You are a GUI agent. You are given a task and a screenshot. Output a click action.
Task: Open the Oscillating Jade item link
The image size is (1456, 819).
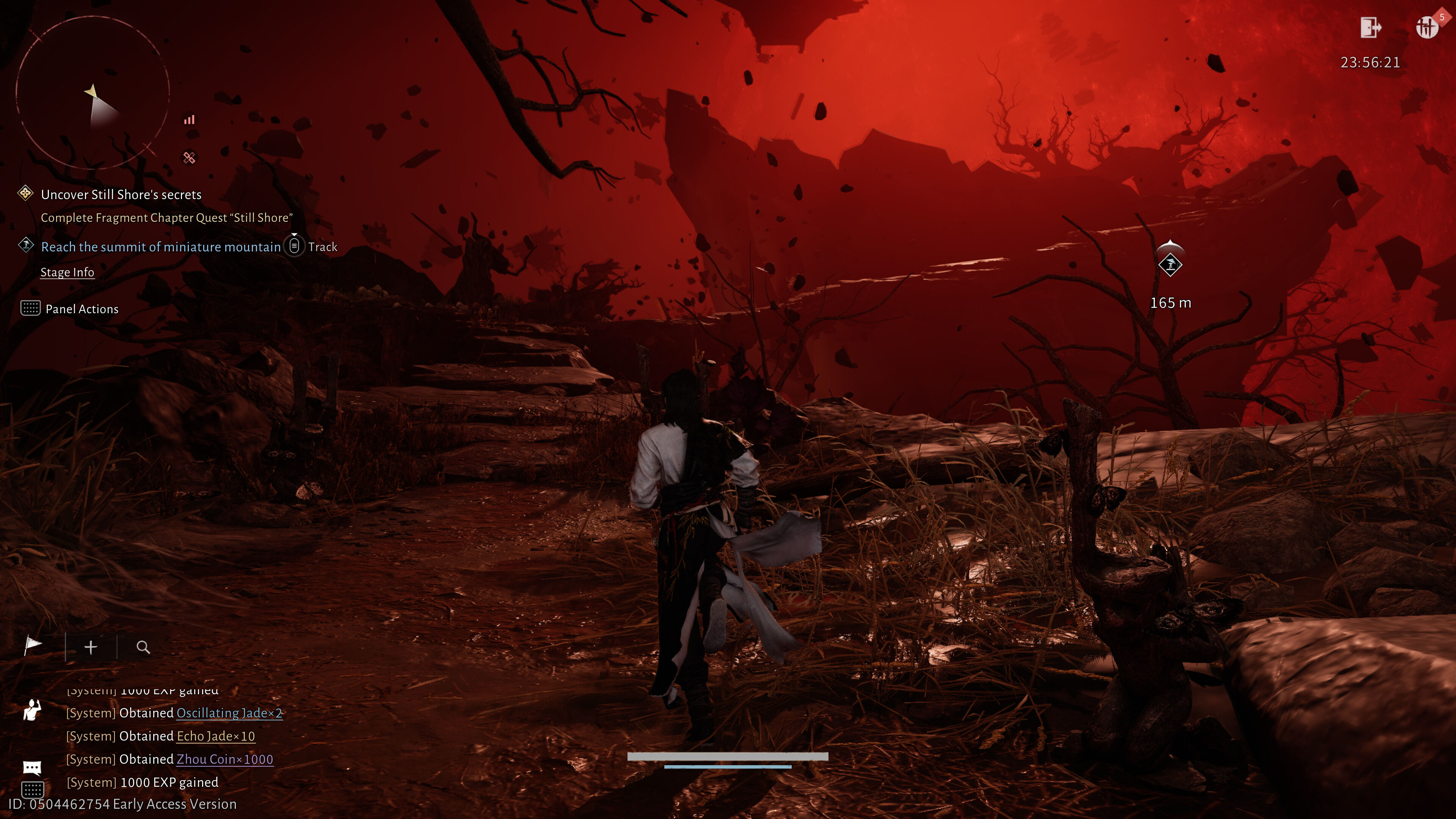point(229,713)
